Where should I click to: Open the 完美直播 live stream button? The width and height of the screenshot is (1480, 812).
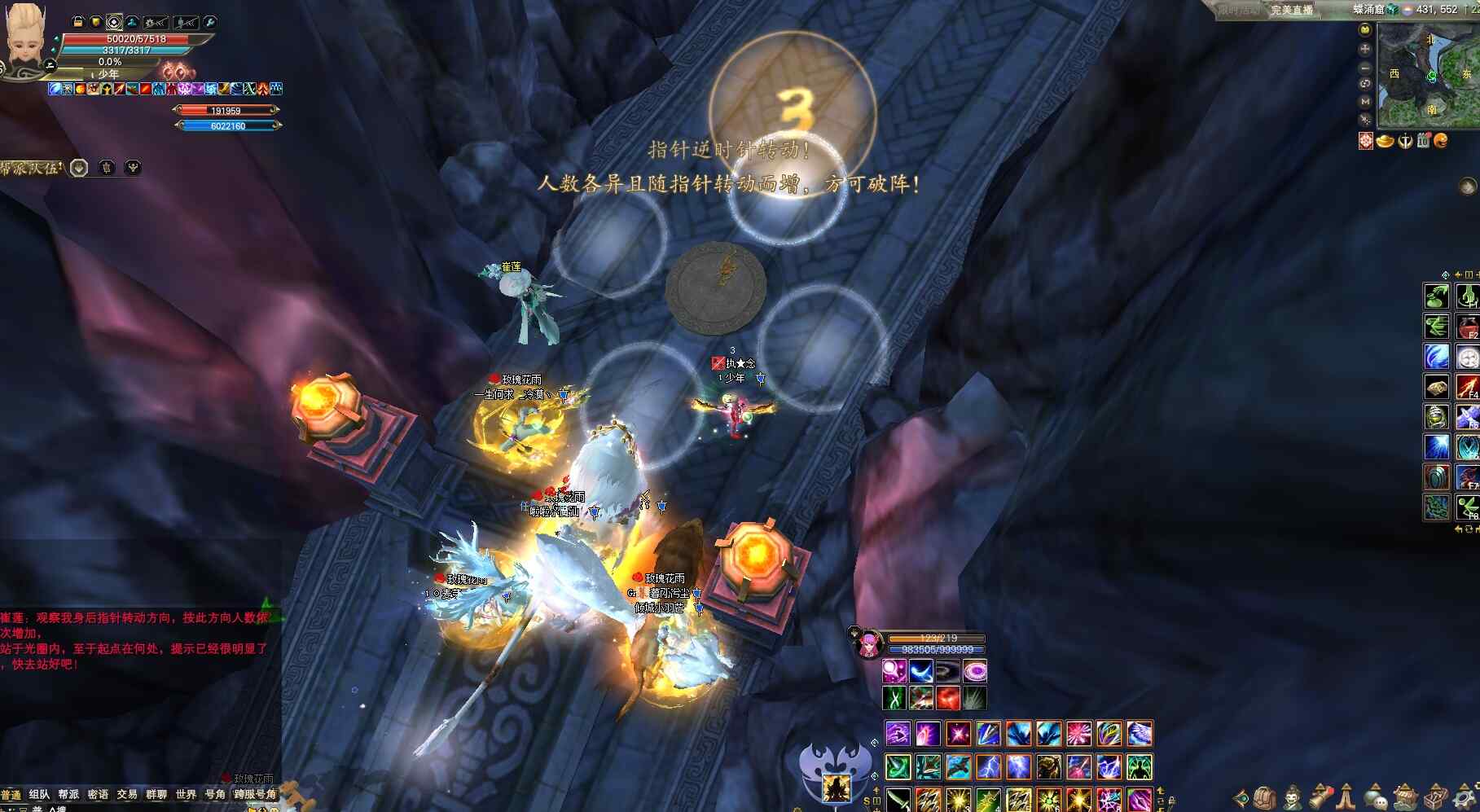click(1292, 10)
